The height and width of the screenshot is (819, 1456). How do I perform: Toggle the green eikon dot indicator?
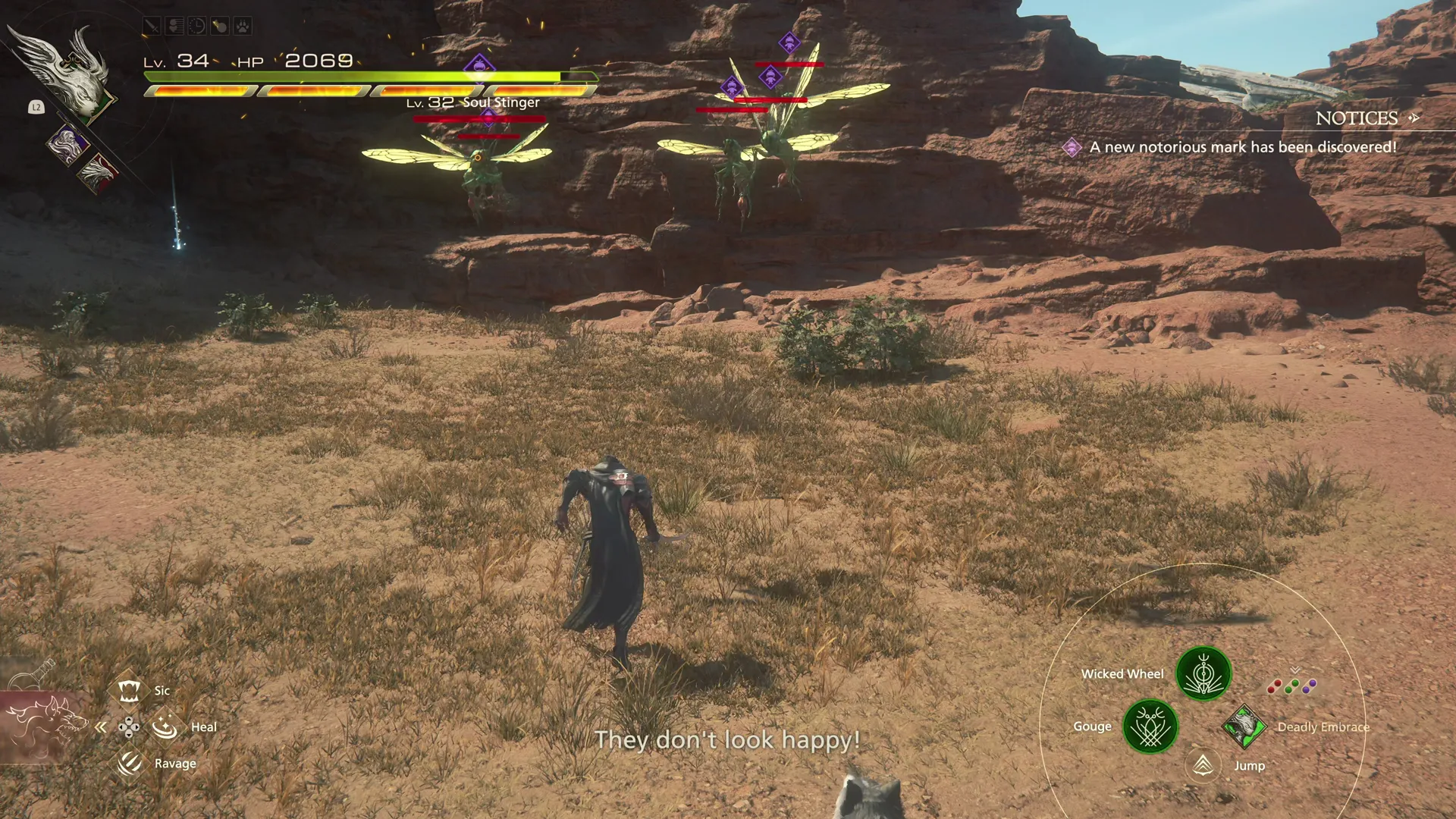point(1291,685)
